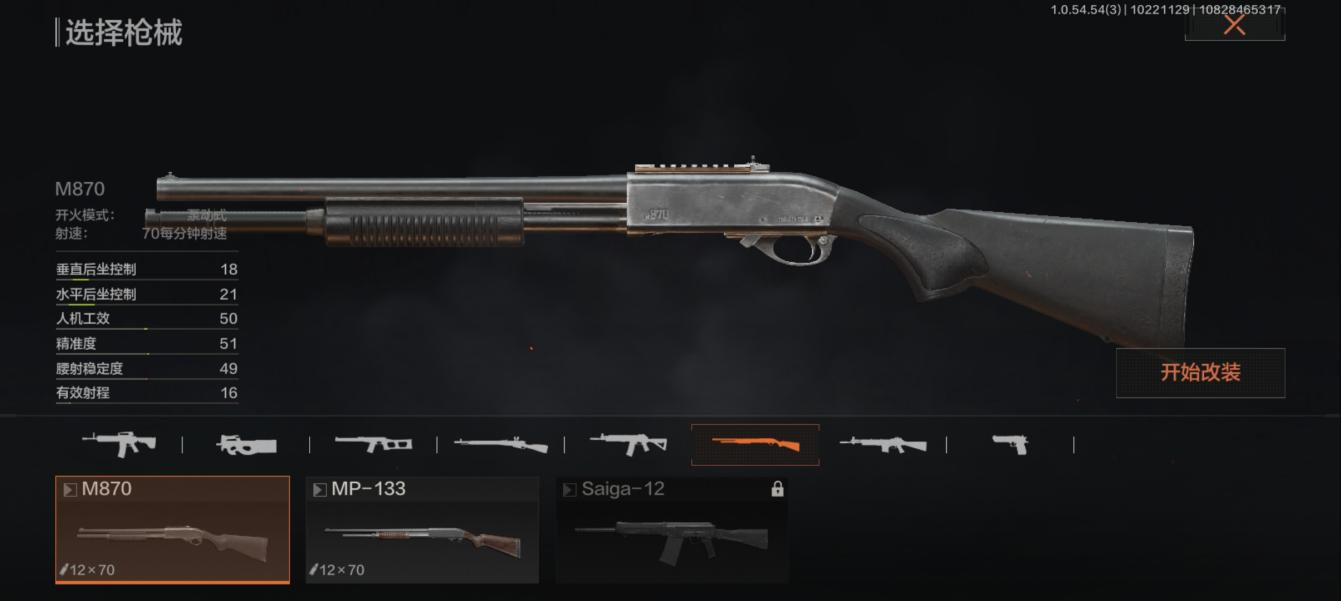Image resolution: width=1341 pixels, height=601 pixels.
Task: Choose the MP-133 shotgun card
Action: click(422, 529)
